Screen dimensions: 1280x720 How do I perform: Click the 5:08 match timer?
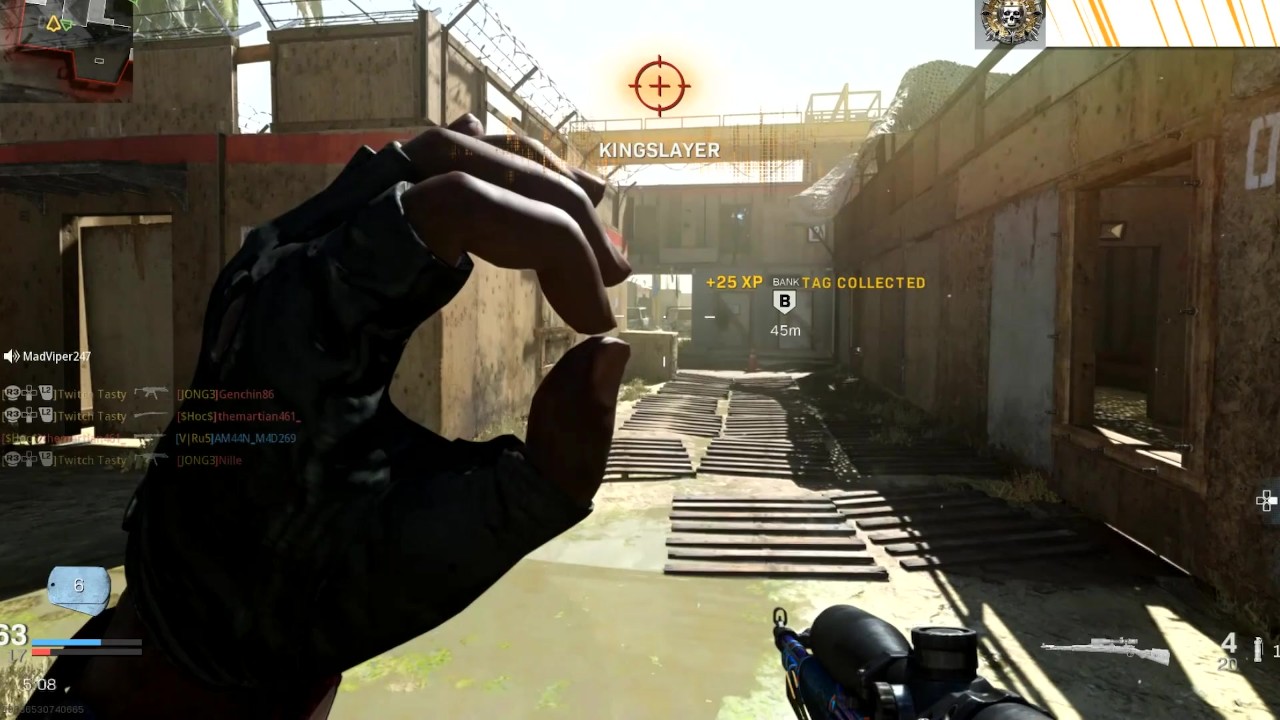coord(40,685)
